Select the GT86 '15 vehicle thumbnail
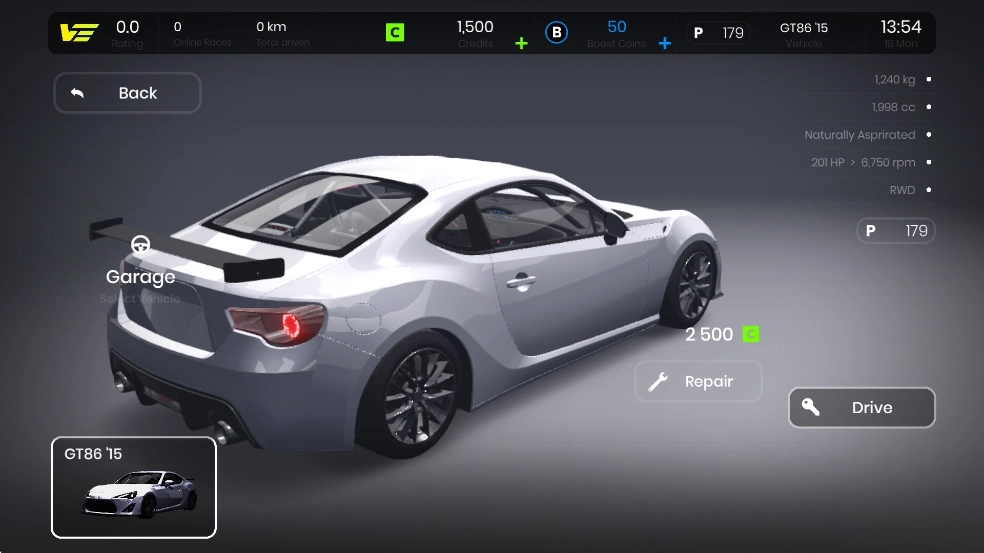The image size is (984, 553). click(134, 488)
